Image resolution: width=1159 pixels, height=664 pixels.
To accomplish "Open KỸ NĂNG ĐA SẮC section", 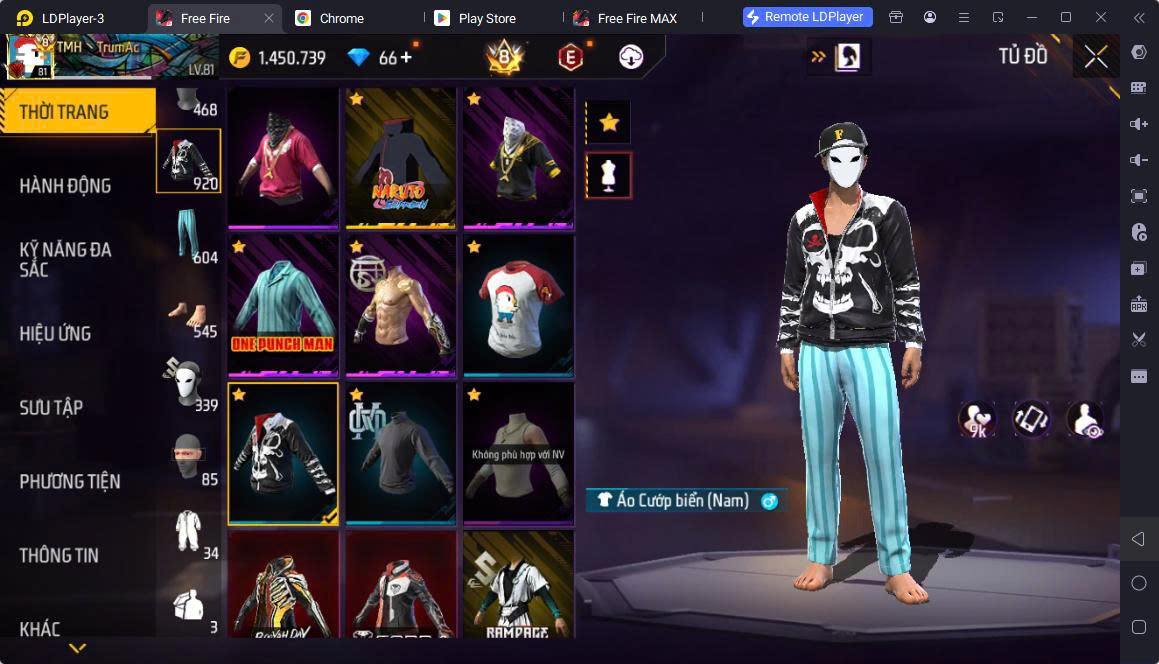I will pyautogui.click(x=66, y=259).
